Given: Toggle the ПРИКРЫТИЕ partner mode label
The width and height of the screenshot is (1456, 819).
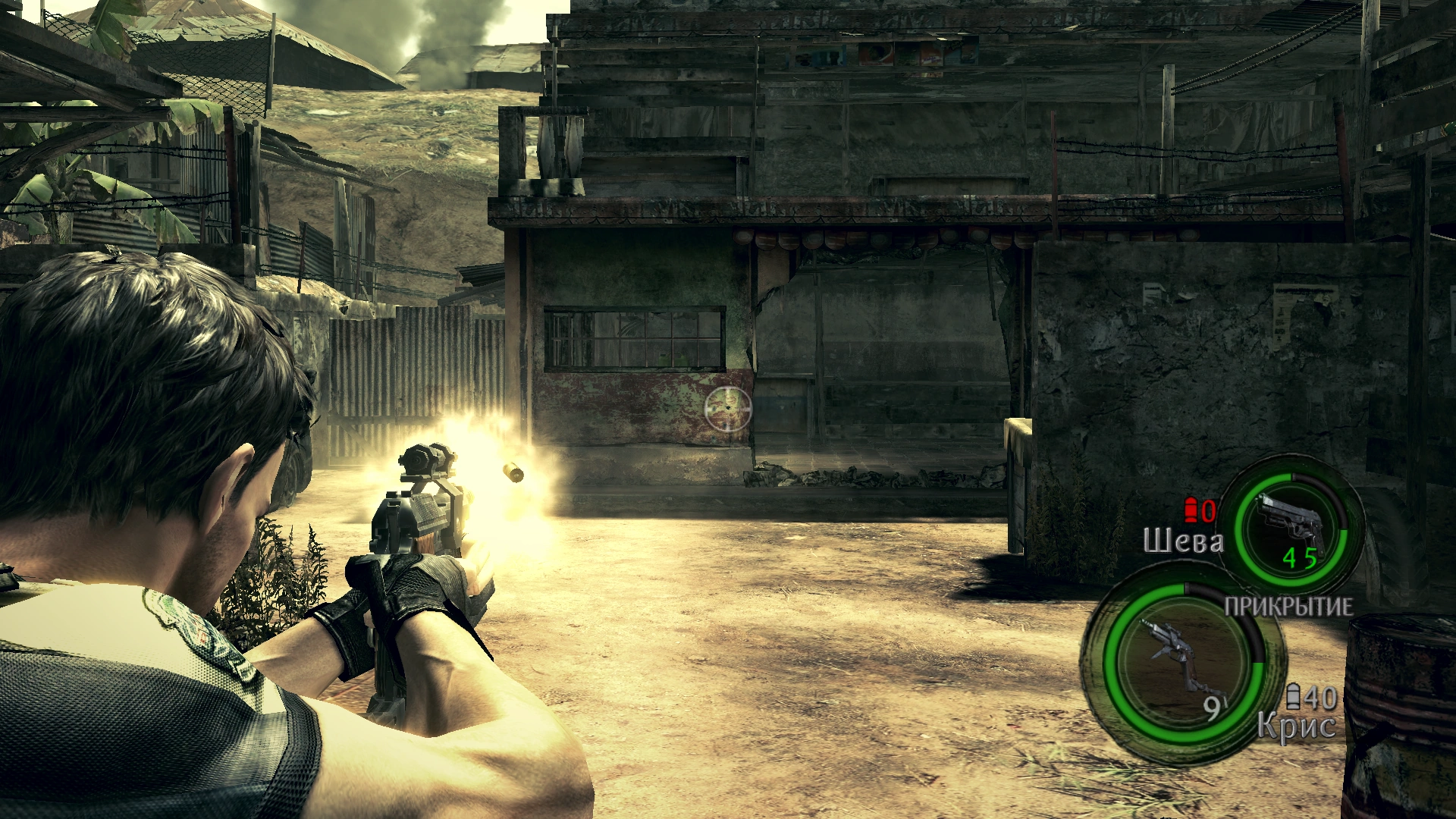Looking at the screenshot, I should pos(1288,607).
